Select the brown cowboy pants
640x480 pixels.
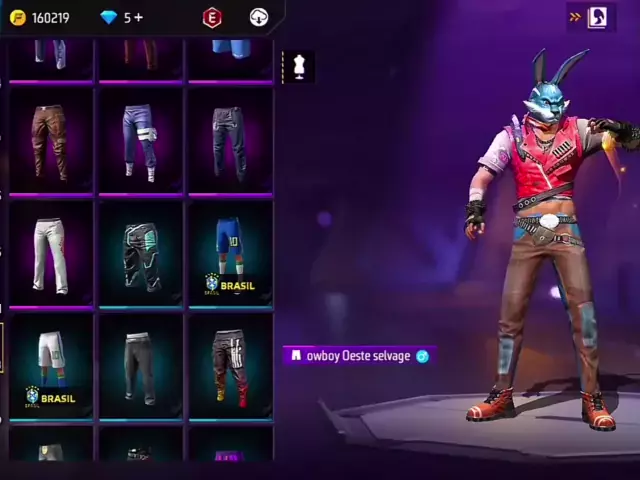[49, 142]
